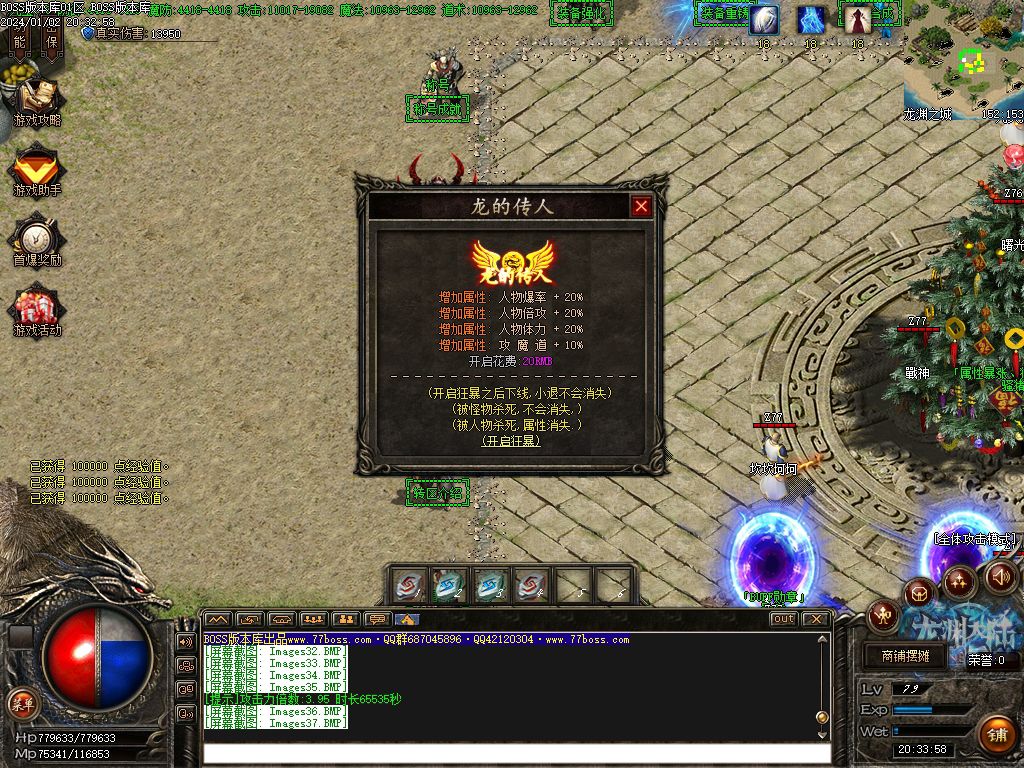Select the red swirl scroll in hotbar slot 1
Screen dimensions: 1024x768
click(x=409, y=585)
